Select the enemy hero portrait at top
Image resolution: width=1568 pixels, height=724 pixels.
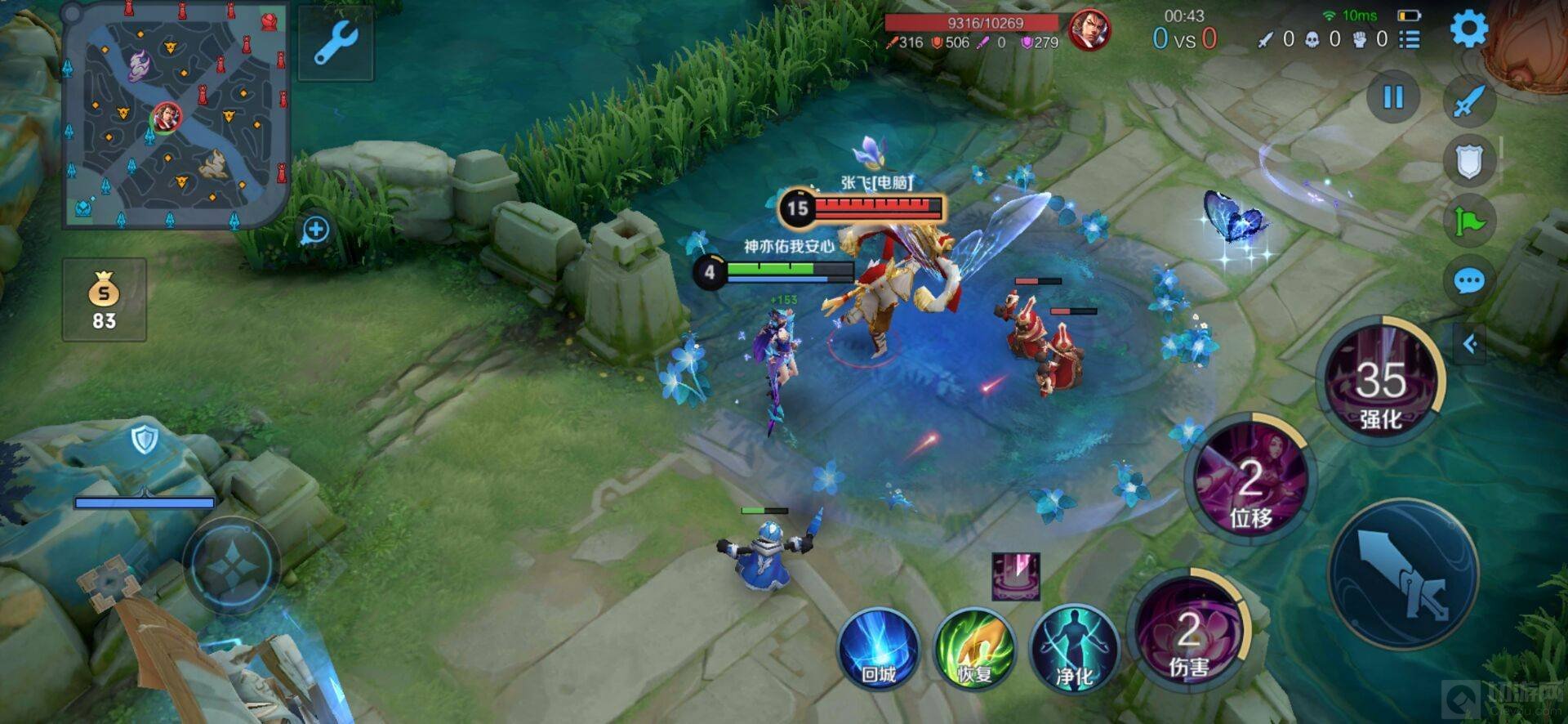[x=1089, y=31]
